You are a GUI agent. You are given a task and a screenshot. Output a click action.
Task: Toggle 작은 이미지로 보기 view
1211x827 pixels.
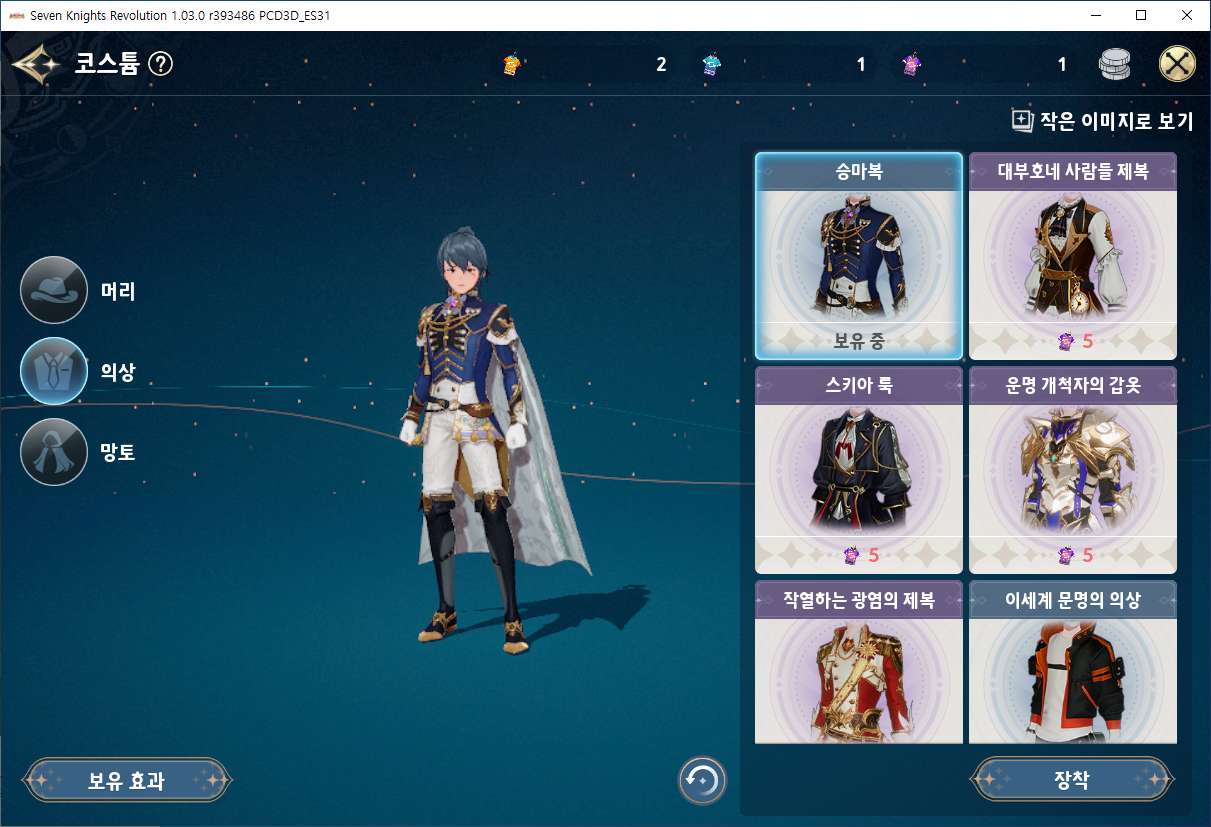pyautogui.click(x=1102, y=121)
